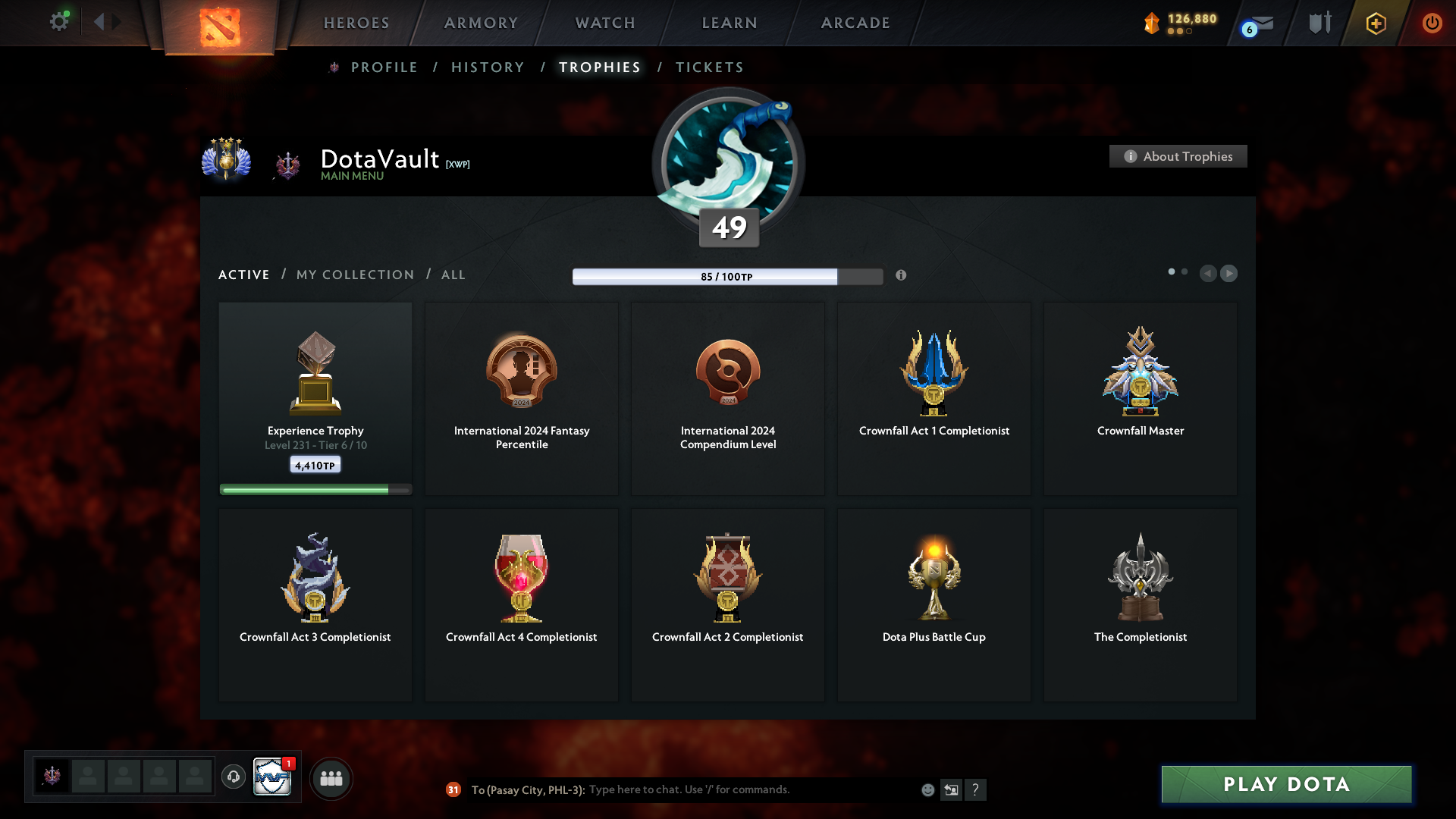Go to the Heroes menu
Screen dimensions: 1456x819
coord(356,23)
